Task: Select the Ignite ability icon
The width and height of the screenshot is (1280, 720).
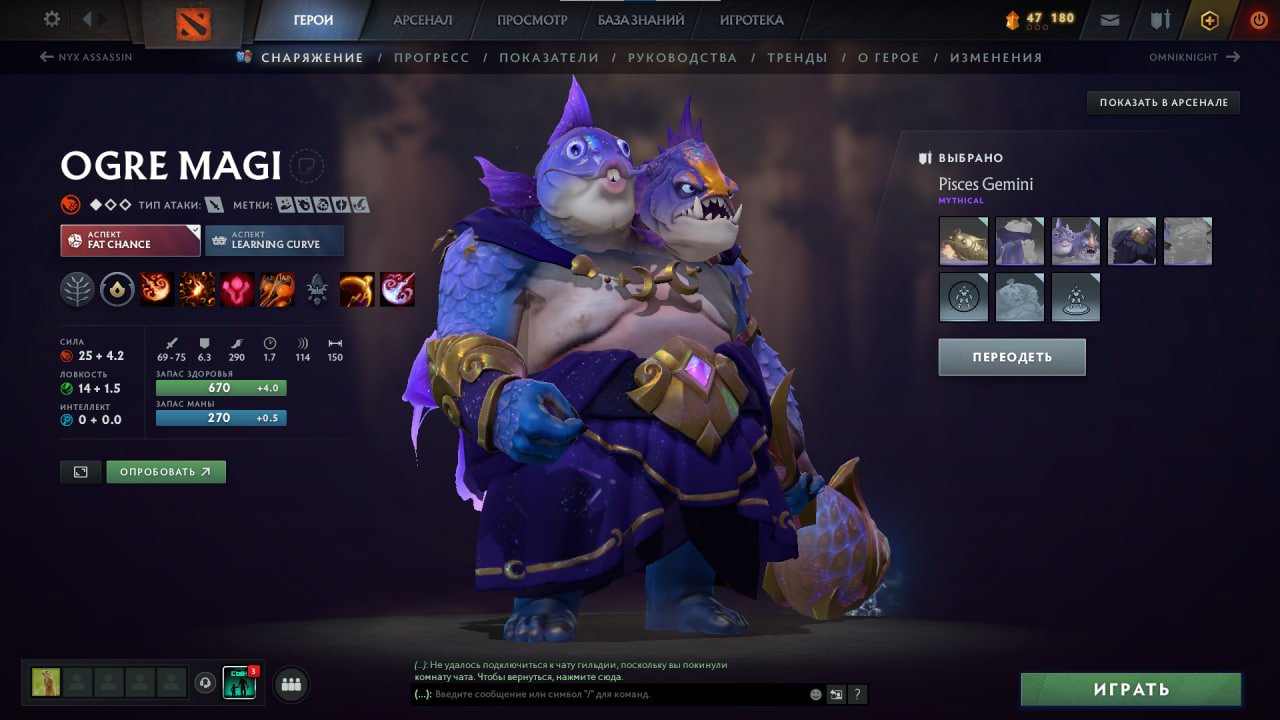Action: [x=197, y=290]
